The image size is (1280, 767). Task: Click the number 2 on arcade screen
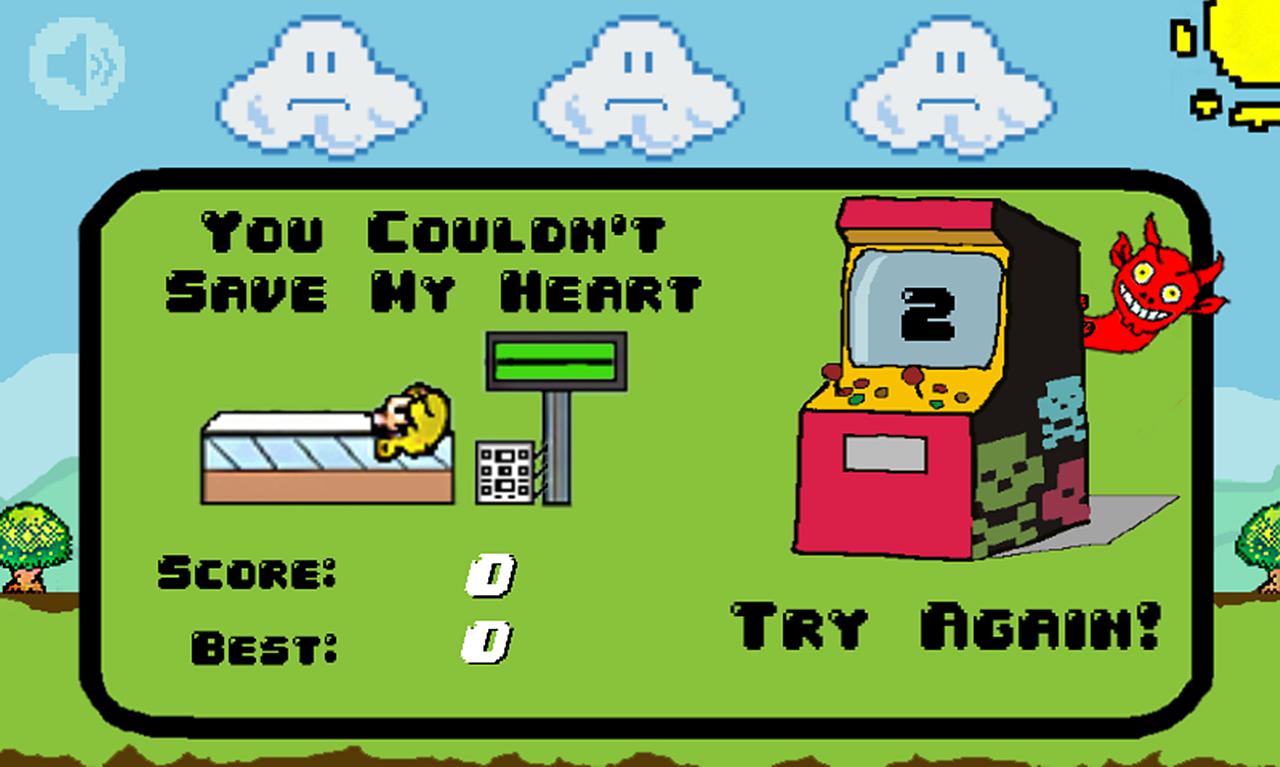pyautogui.click(x=930, y=315)
